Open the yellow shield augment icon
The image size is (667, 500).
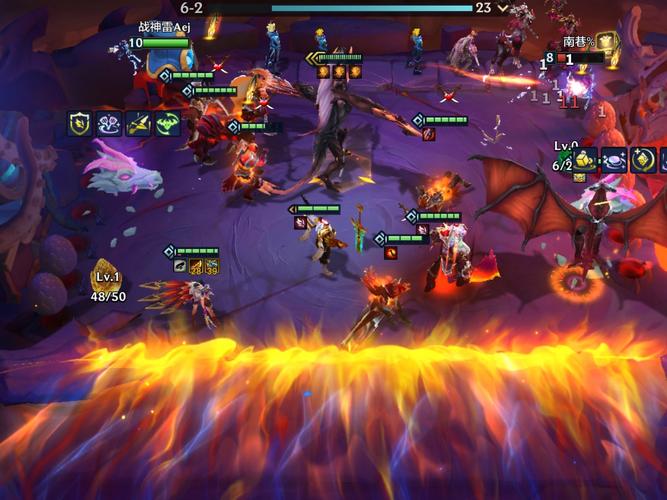pos(80,124)
